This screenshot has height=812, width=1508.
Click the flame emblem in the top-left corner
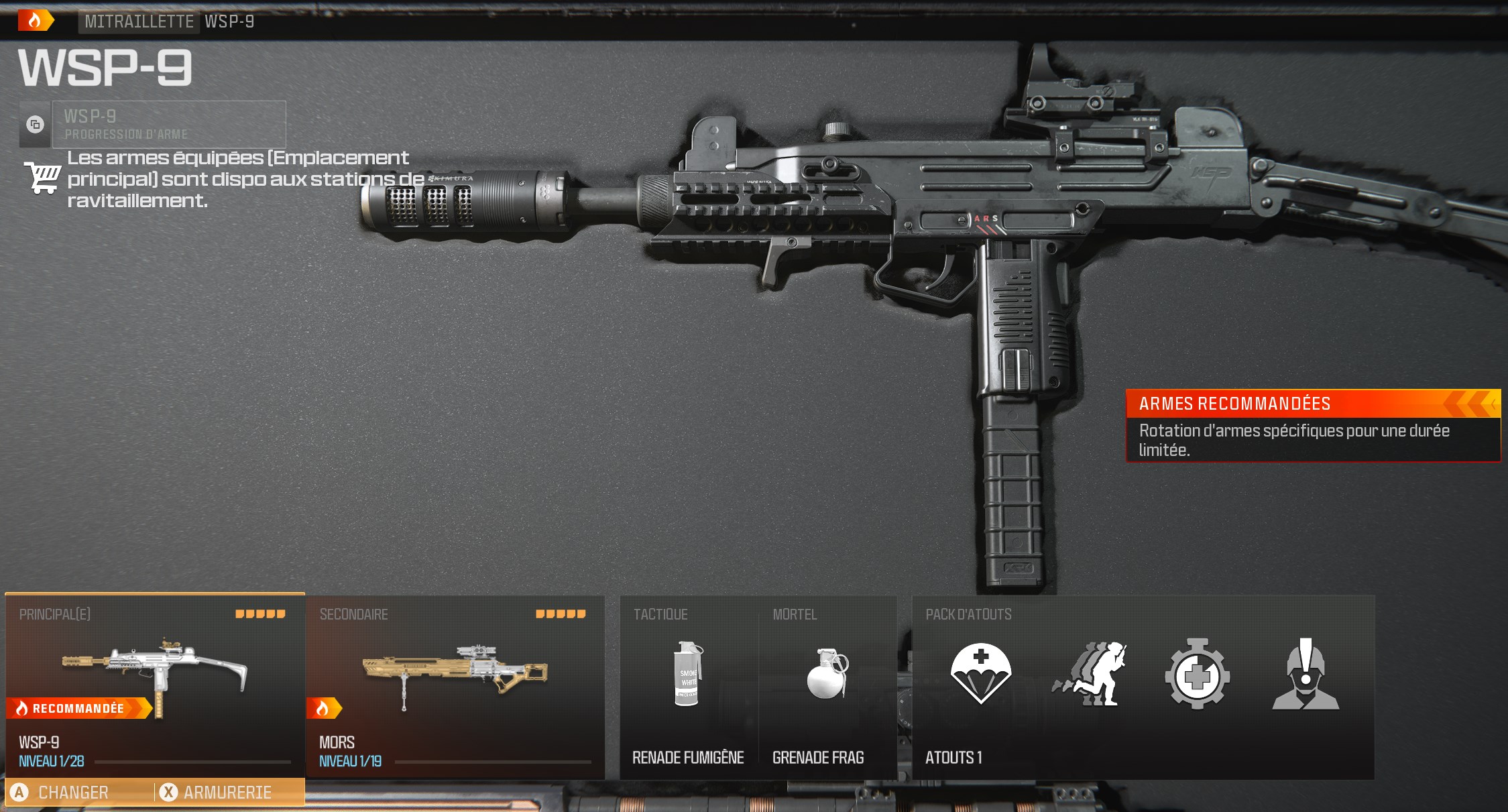tap(36, 19)
